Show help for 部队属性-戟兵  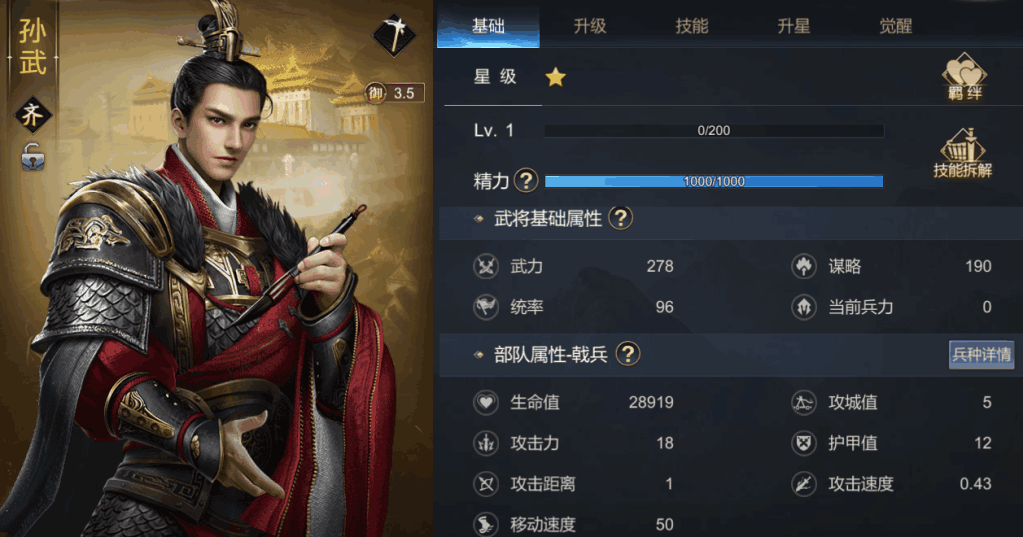(627, 353)
